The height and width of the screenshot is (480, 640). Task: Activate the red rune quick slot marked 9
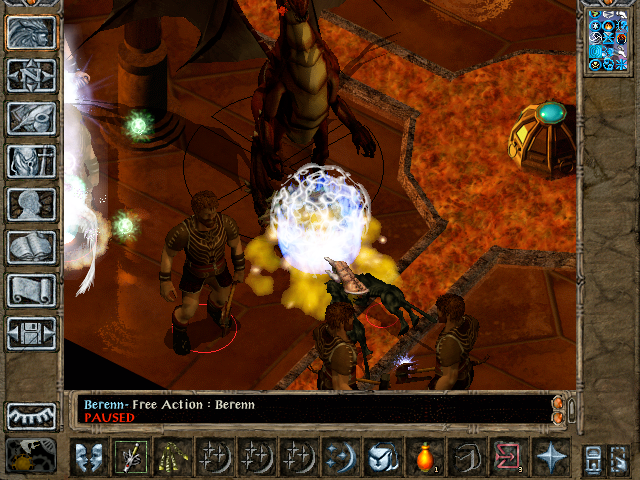point(507,457)
